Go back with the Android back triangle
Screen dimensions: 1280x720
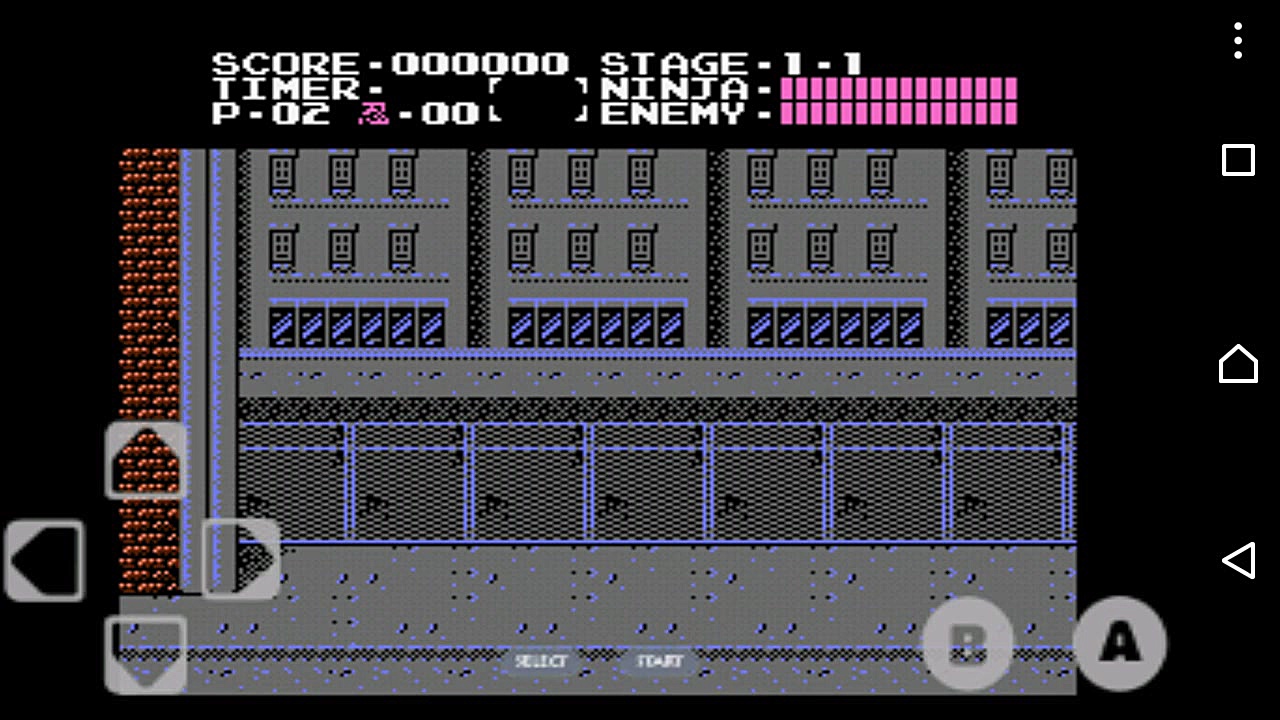[1238, 560]
